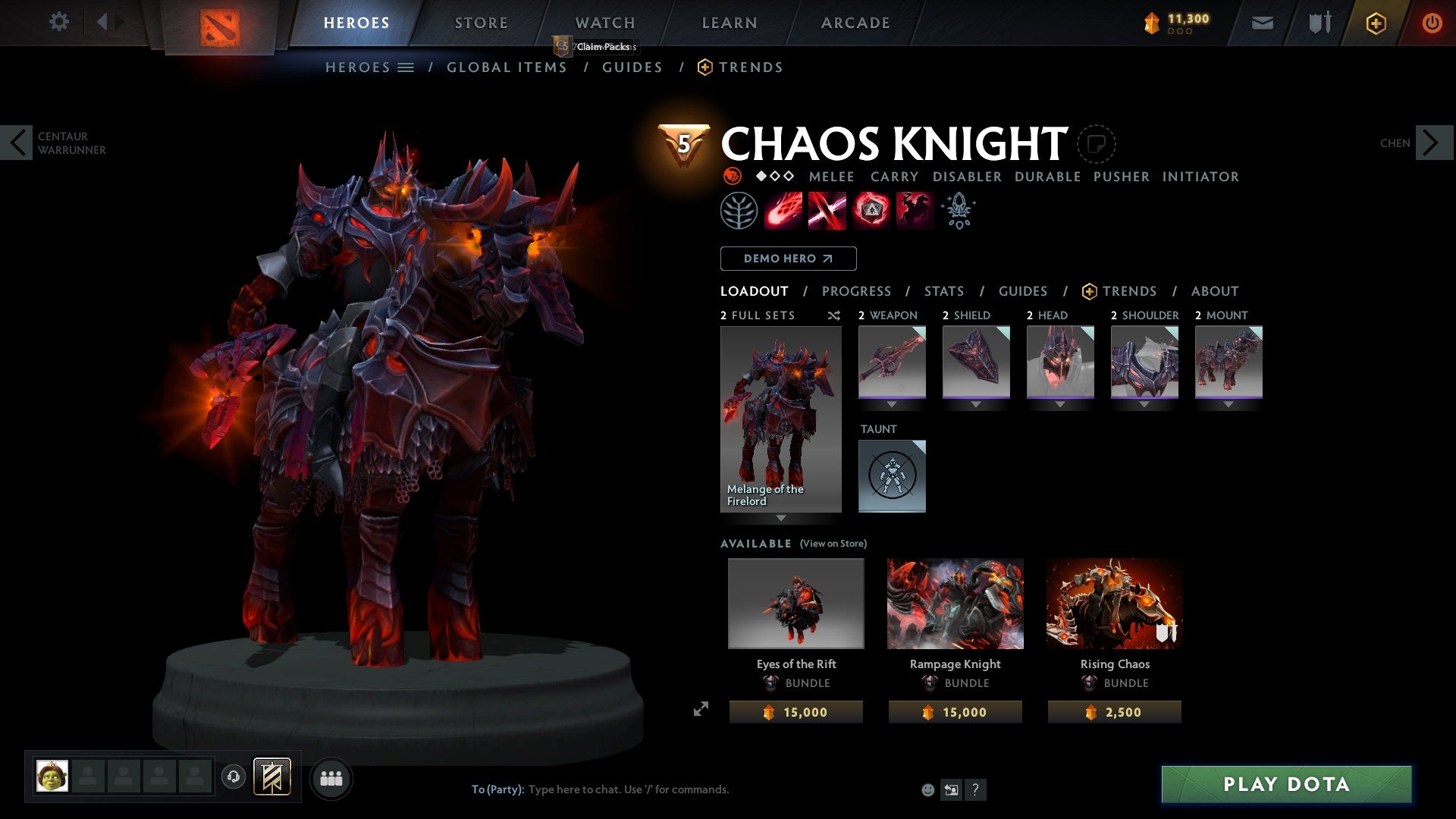Screen dimensions: 1456x819
Task: Open the settings gear icon
Action: pyautogui.click(x=59, y=21)
